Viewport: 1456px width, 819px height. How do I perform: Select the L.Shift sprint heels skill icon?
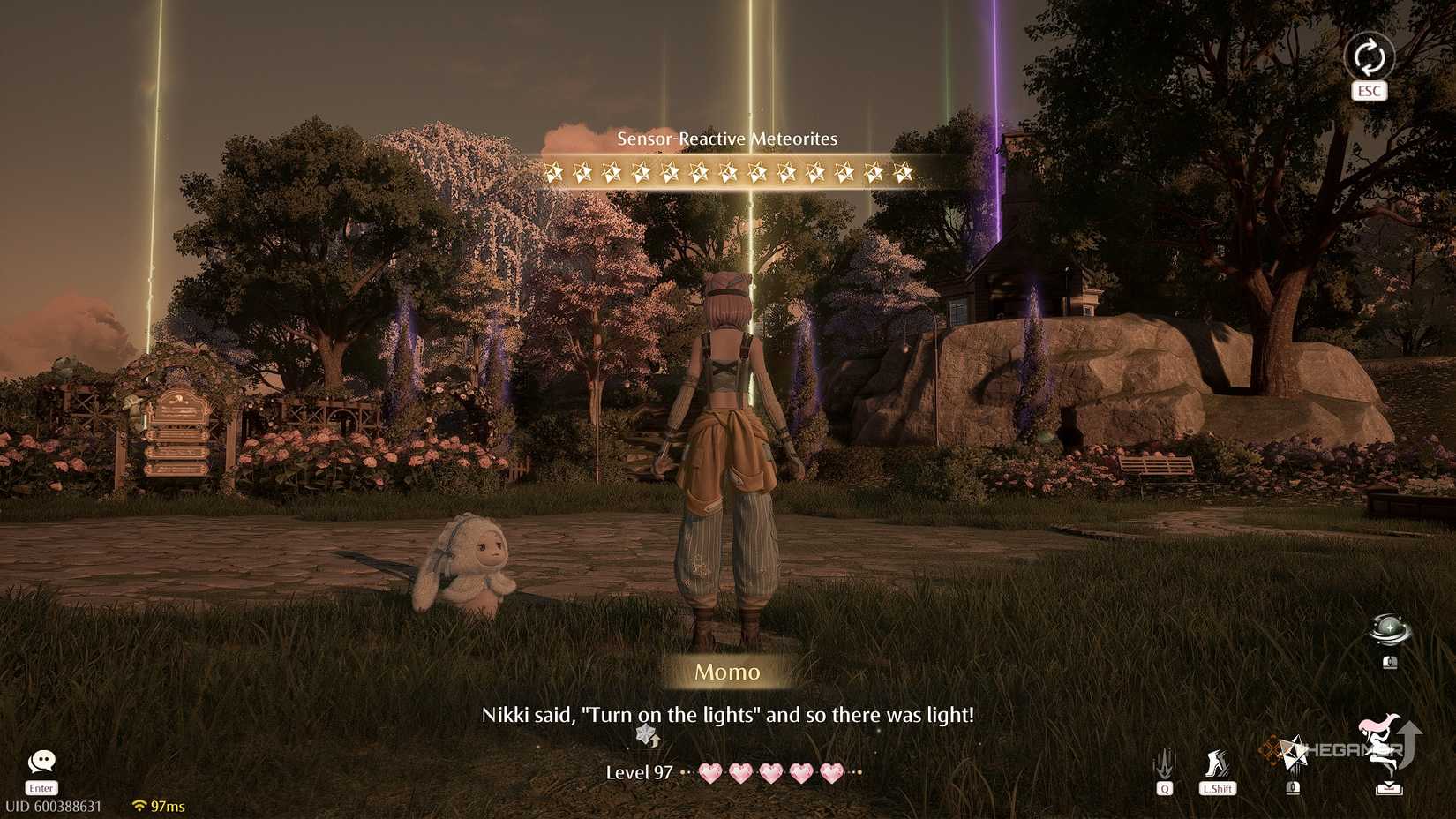pos(1219,761)
